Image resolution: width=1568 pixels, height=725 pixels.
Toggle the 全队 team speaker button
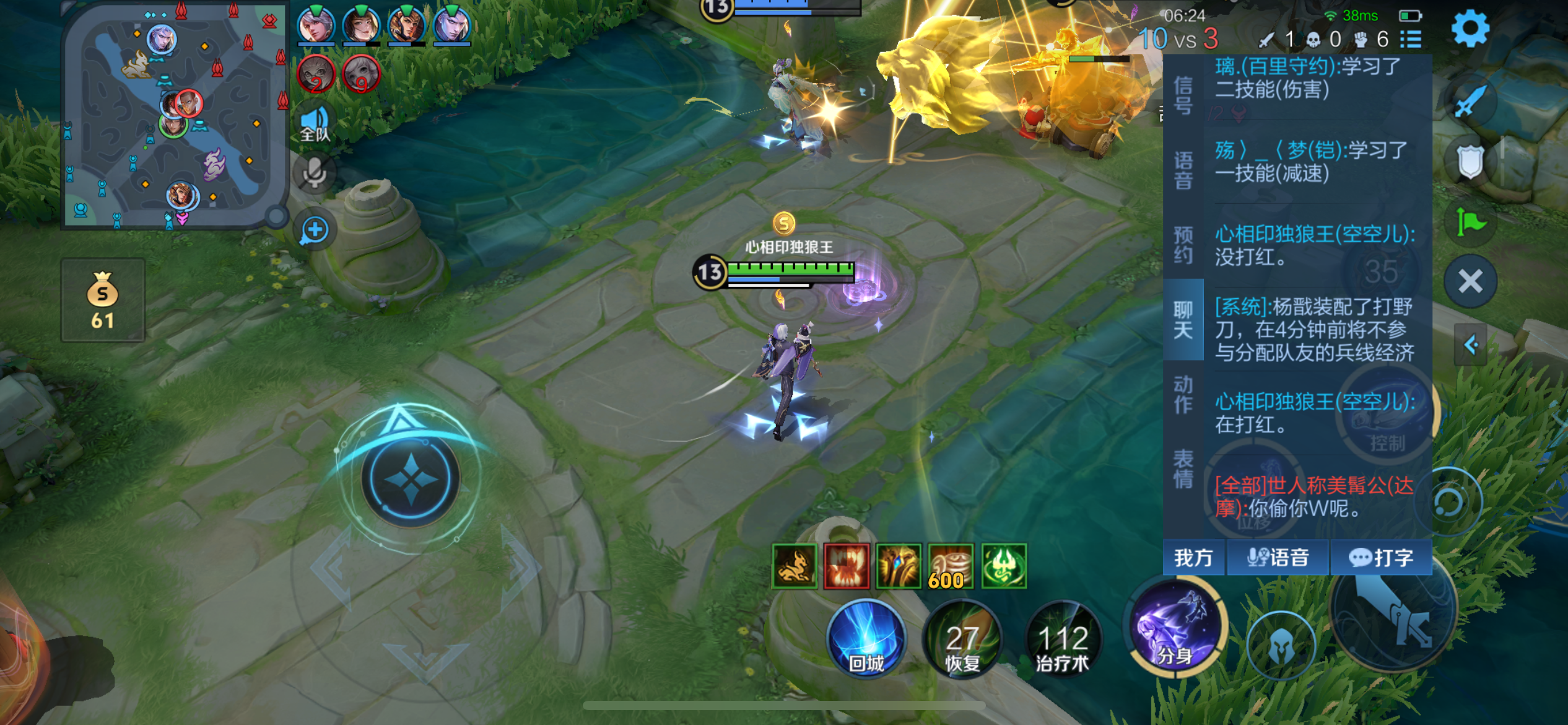point(315,123)
